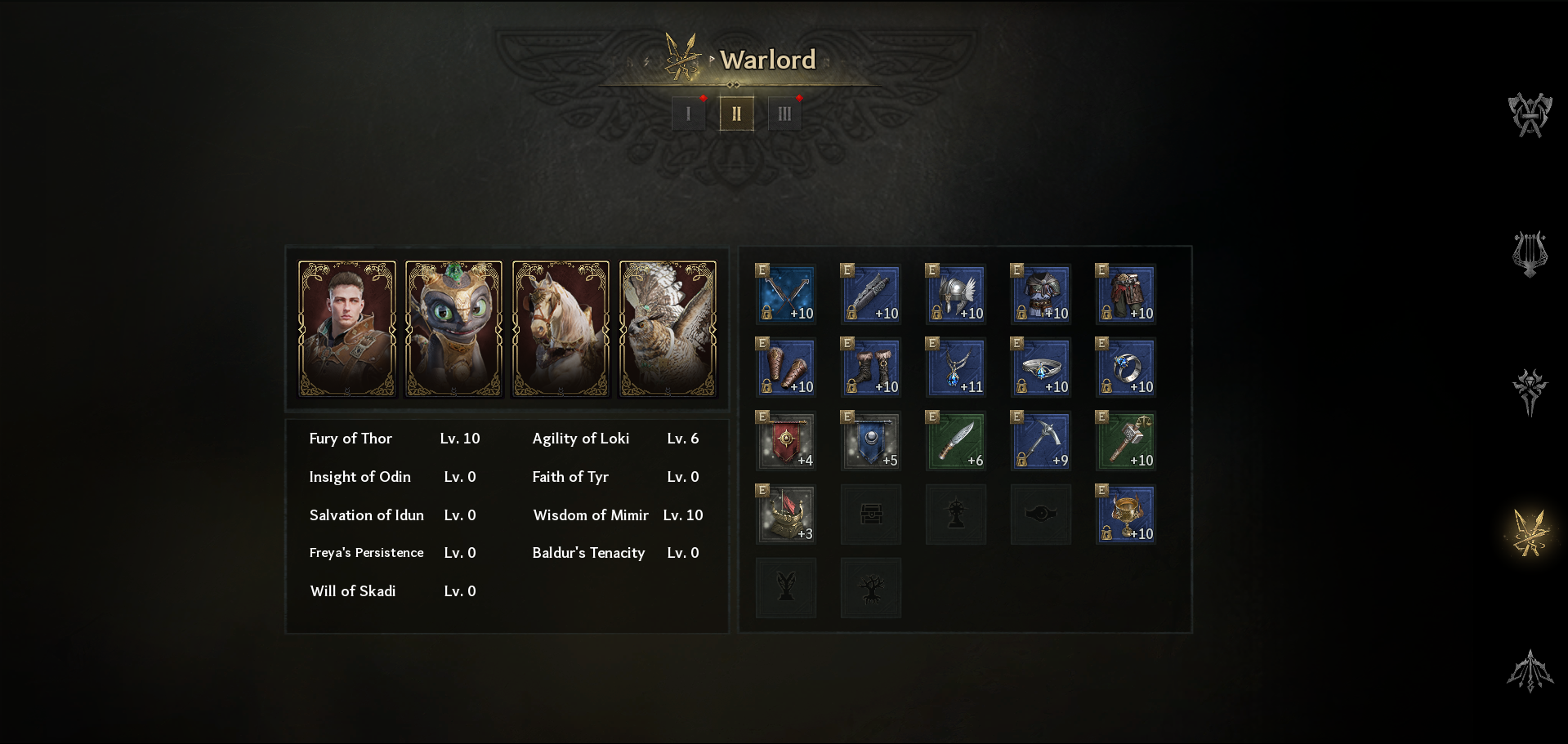
Task: Click the winged helmet equipment slot
Action: (956, 294)
